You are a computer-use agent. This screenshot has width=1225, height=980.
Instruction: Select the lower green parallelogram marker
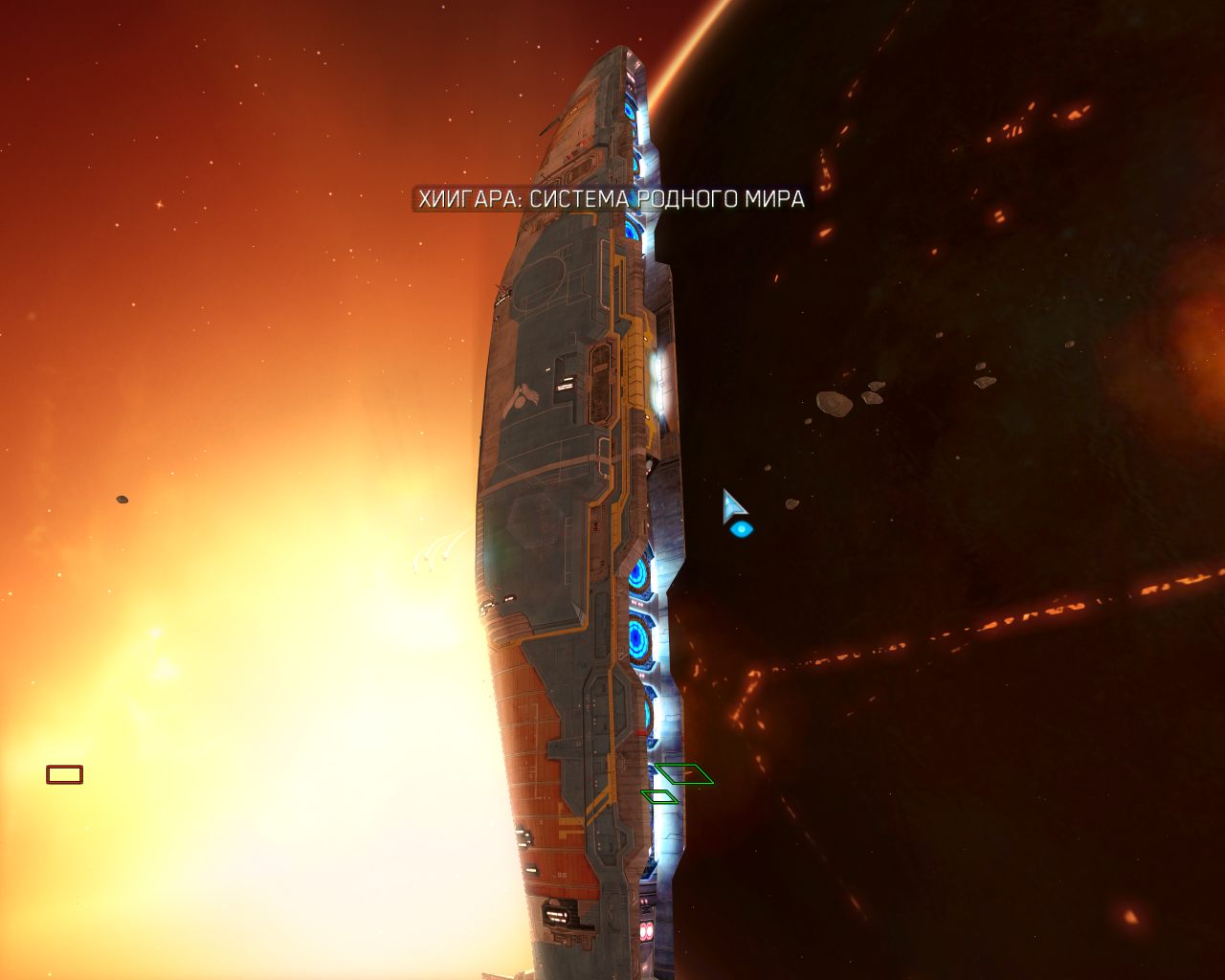coord(661,797)
